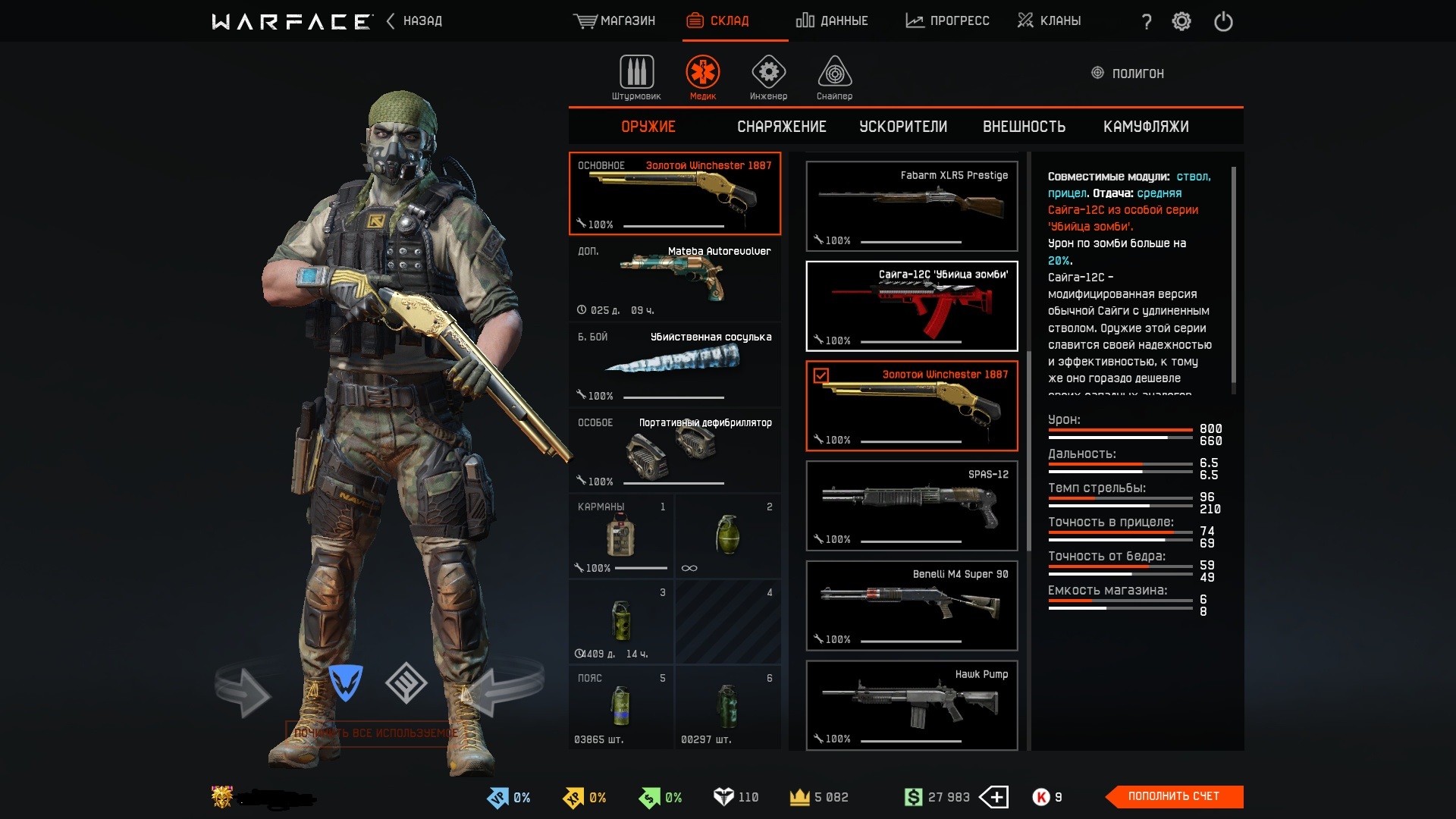Image resolution: width=1456 pixels, height=819 pixels.
Task: Open the КЛАНЫ menu
Action: pyautogui.click(x=1049, y=20)
